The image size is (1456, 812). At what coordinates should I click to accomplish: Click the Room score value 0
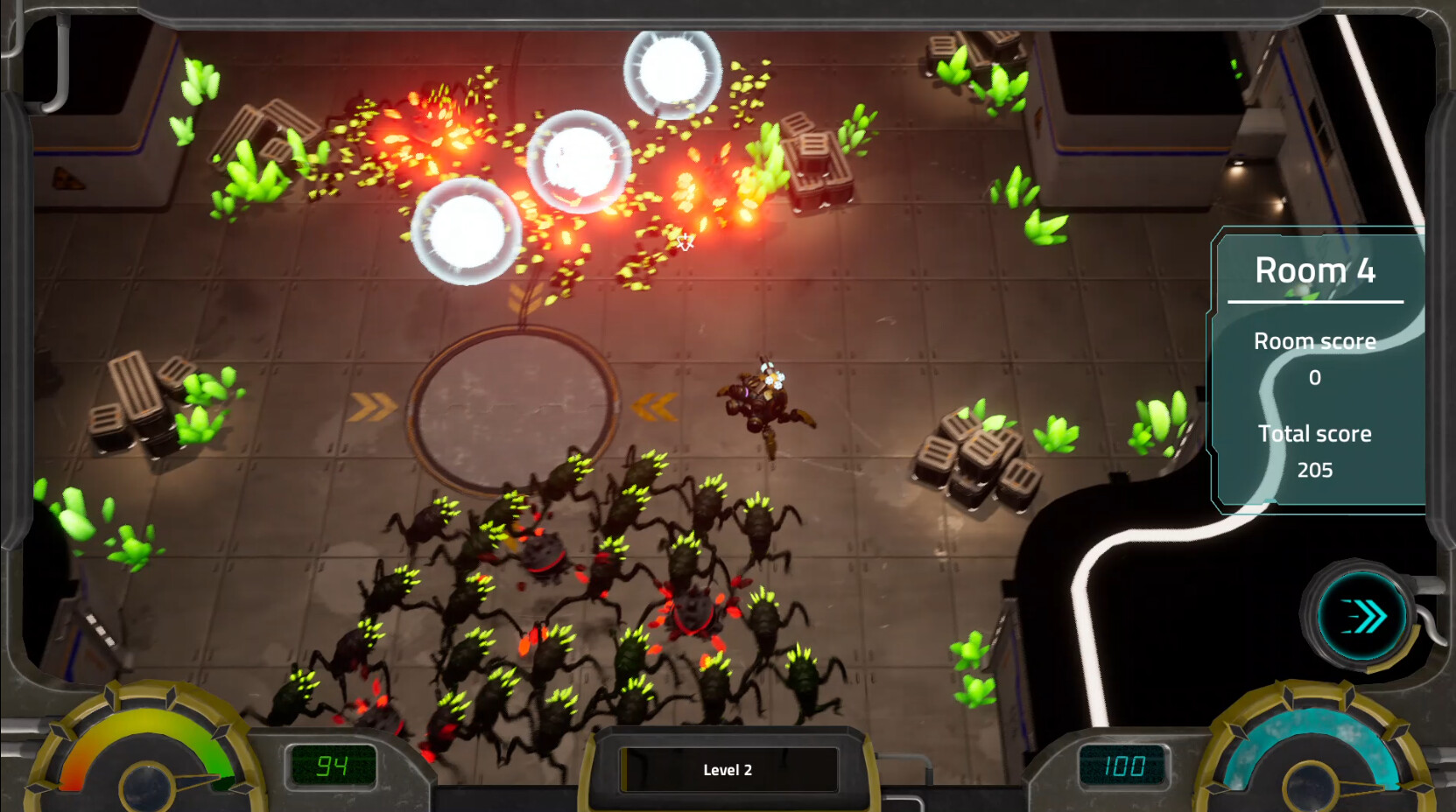(1315, 378)
